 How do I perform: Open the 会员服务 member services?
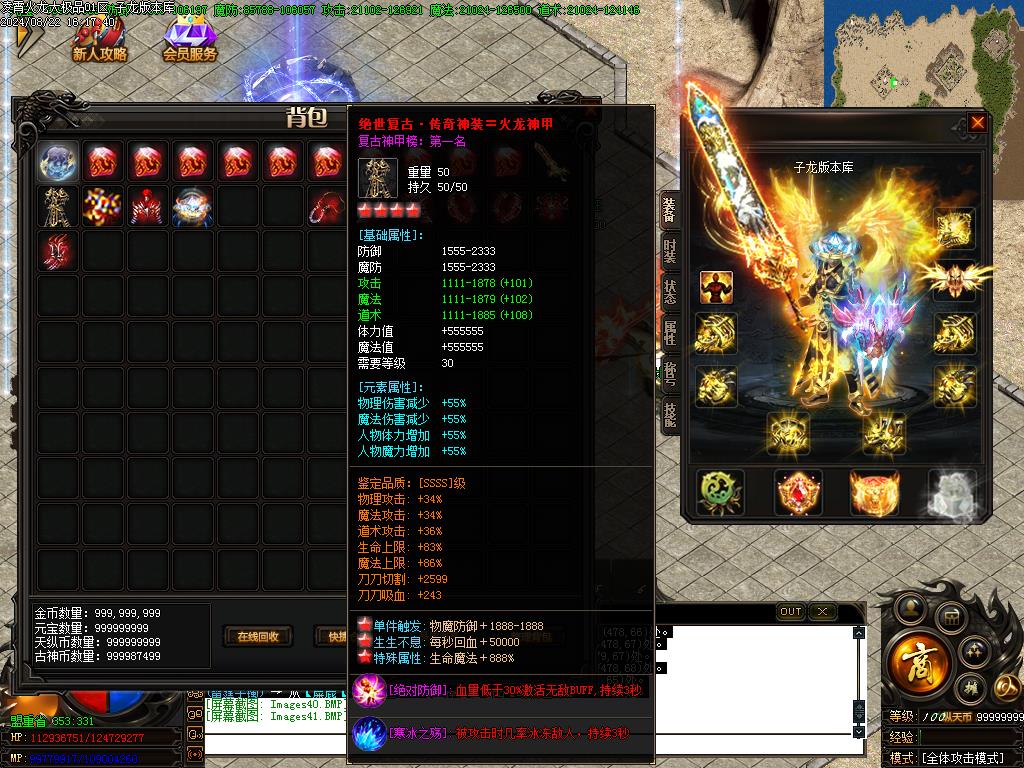click(189, 42)
